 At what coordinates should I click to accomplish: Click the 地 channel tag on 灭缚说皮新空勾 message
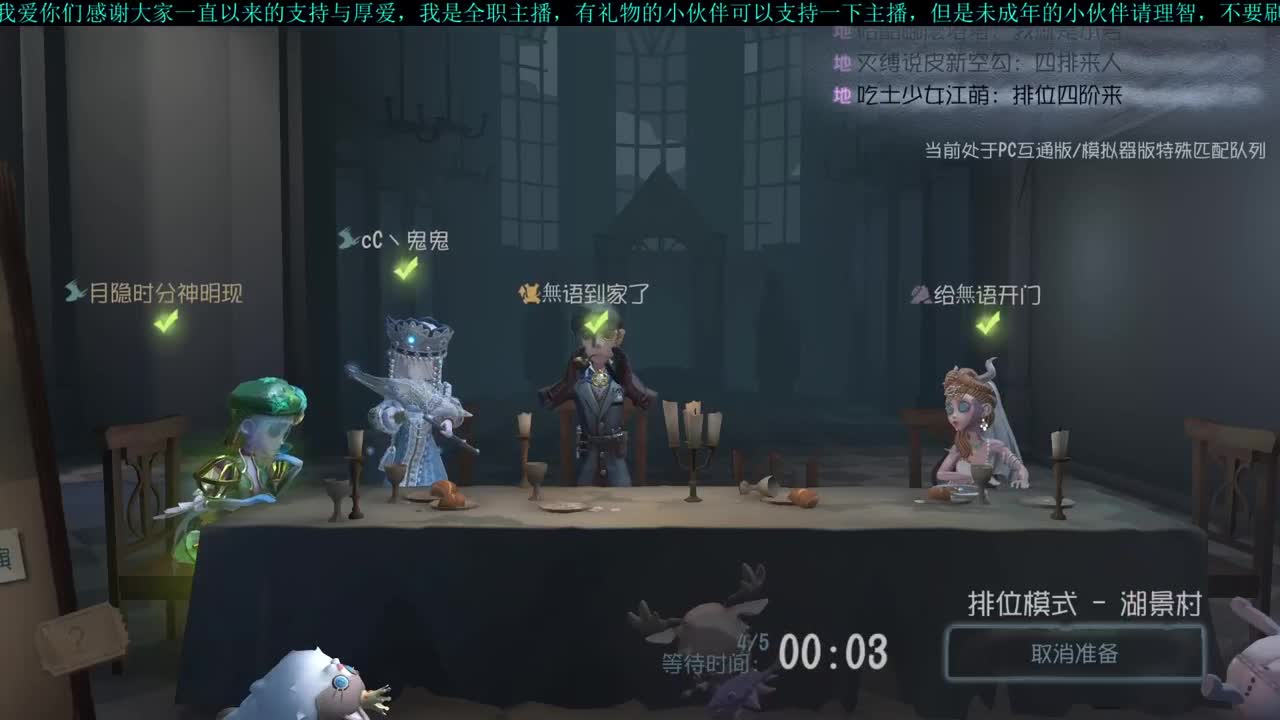[x=841, y=62]
